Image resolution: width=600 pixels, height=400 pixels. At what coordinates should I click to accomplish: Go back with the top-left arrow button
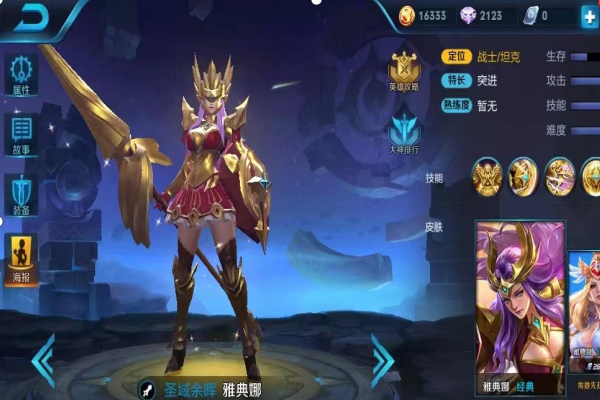[x=29, y=17]
